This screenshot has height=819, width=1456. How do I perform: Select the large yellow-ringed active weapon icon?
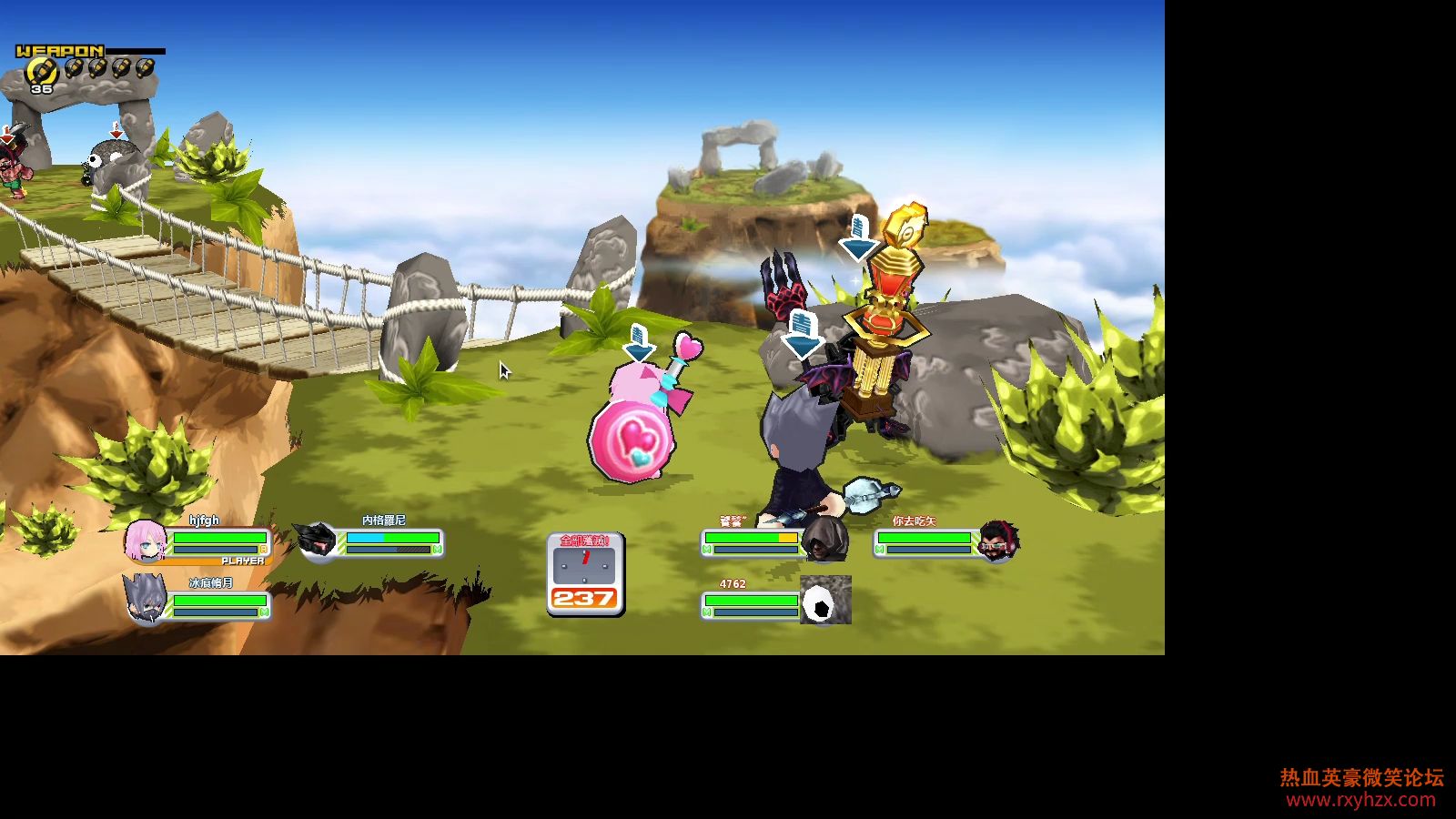click(x=40, y=71)
